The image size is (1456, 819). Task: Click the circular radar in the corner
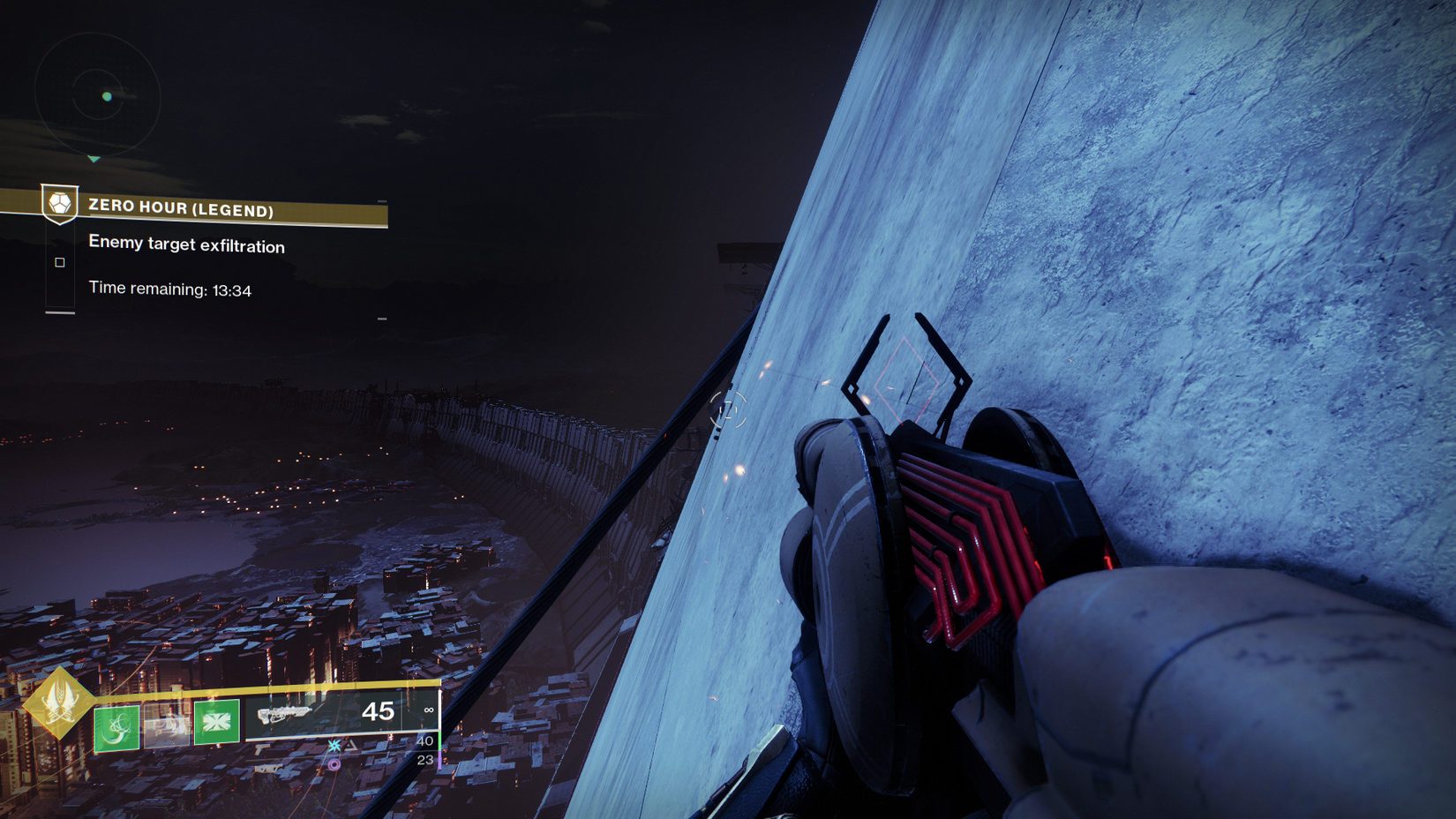coord(97,95)
